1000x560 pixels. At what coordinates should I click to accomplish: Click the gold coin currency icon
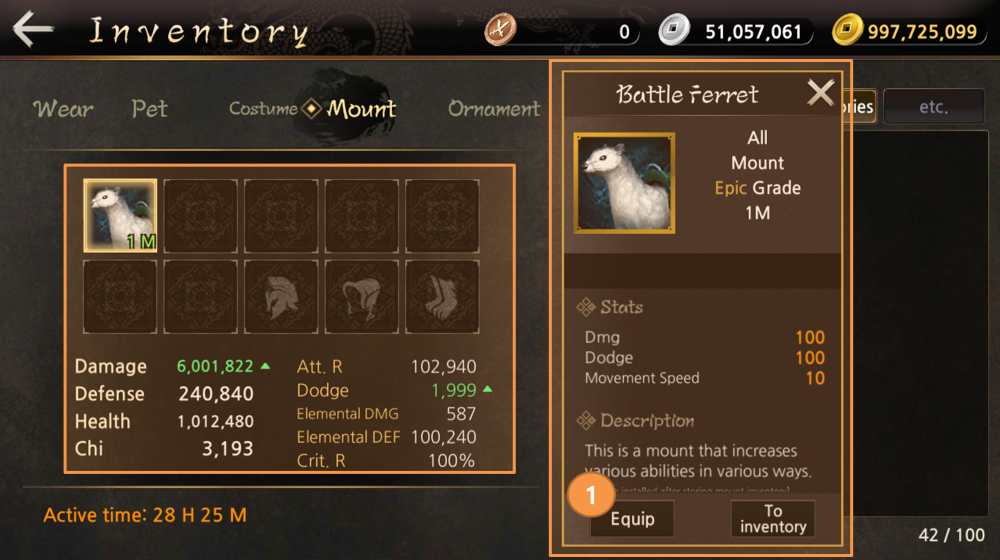coord(847,31)
